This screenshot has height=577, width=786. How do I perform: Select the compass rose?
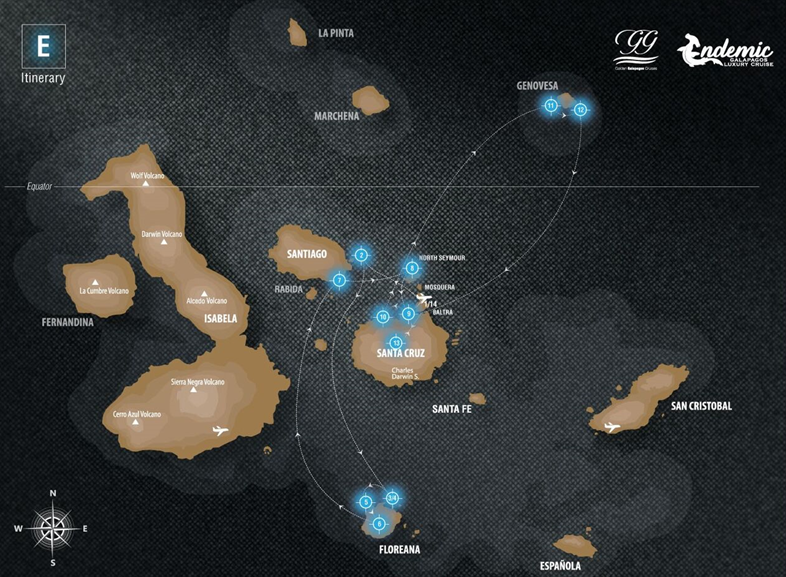coord(53,525)
